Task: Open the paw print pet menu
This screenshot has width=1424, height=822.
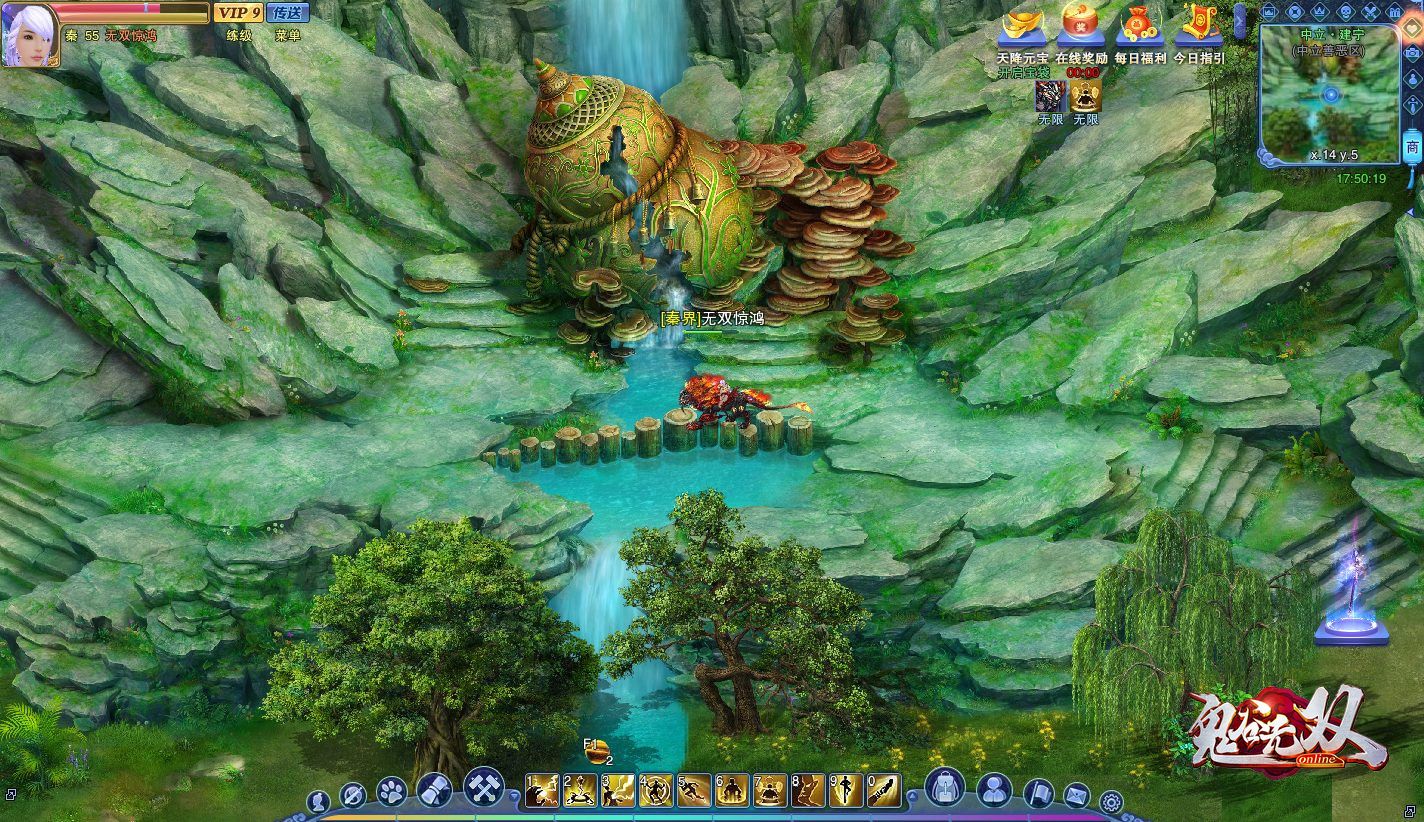Action: coord(391,792)
